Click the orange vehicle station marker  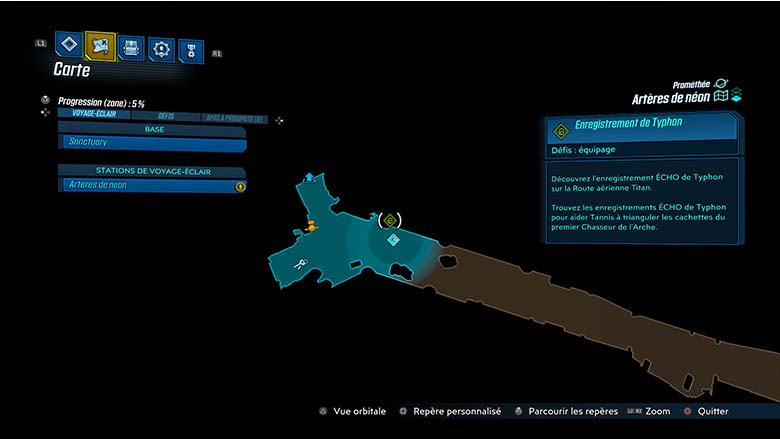pos(311,225)
